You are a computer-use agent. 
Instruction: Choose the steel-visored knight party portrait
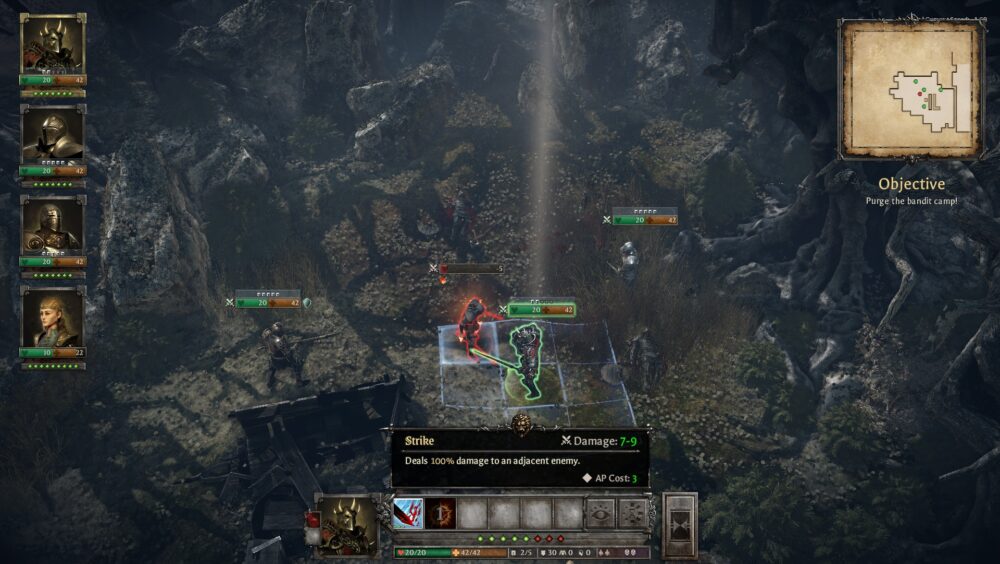tap(52, 136)
